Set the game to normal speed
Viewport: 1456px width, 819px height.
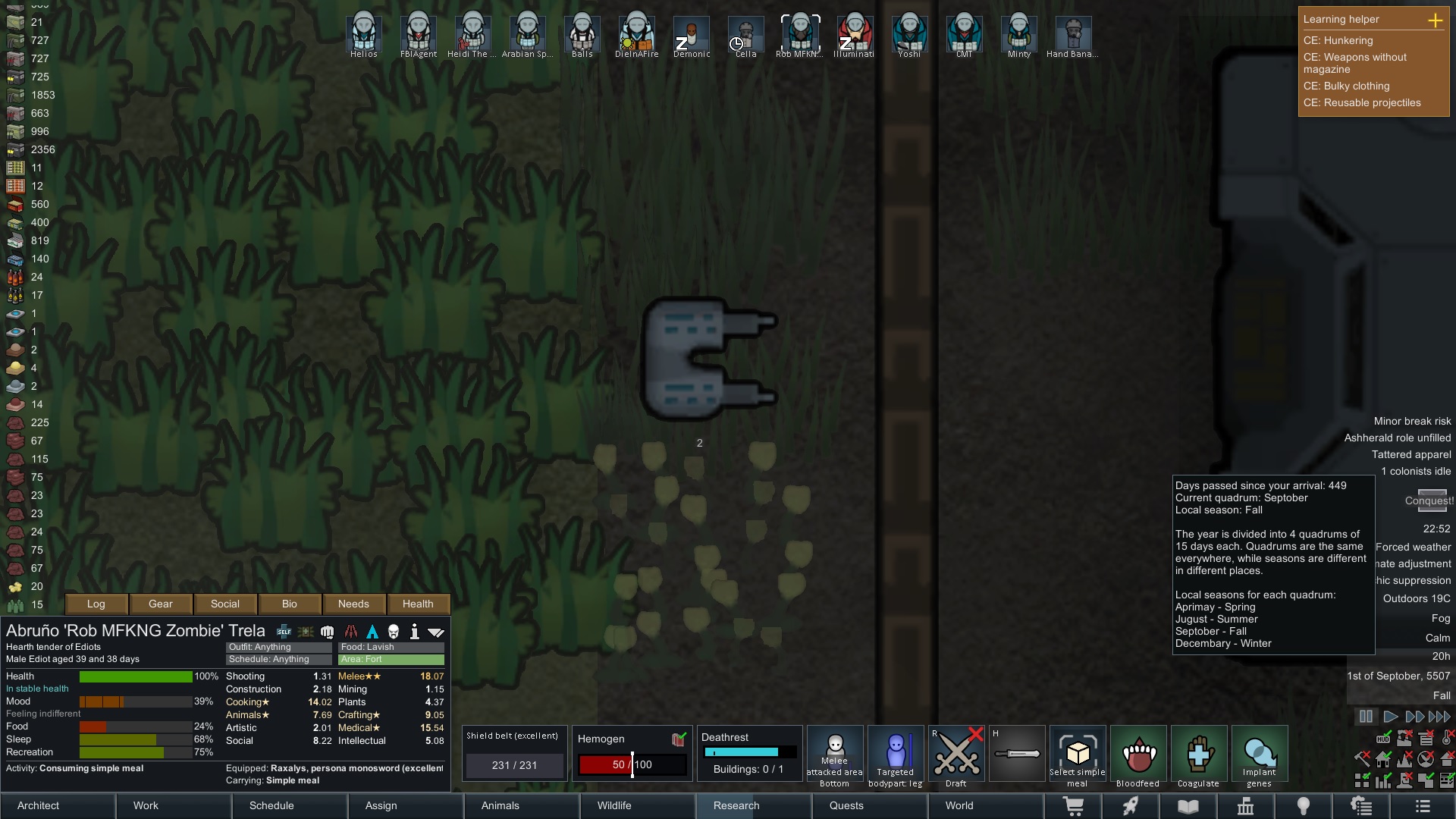1390,717
